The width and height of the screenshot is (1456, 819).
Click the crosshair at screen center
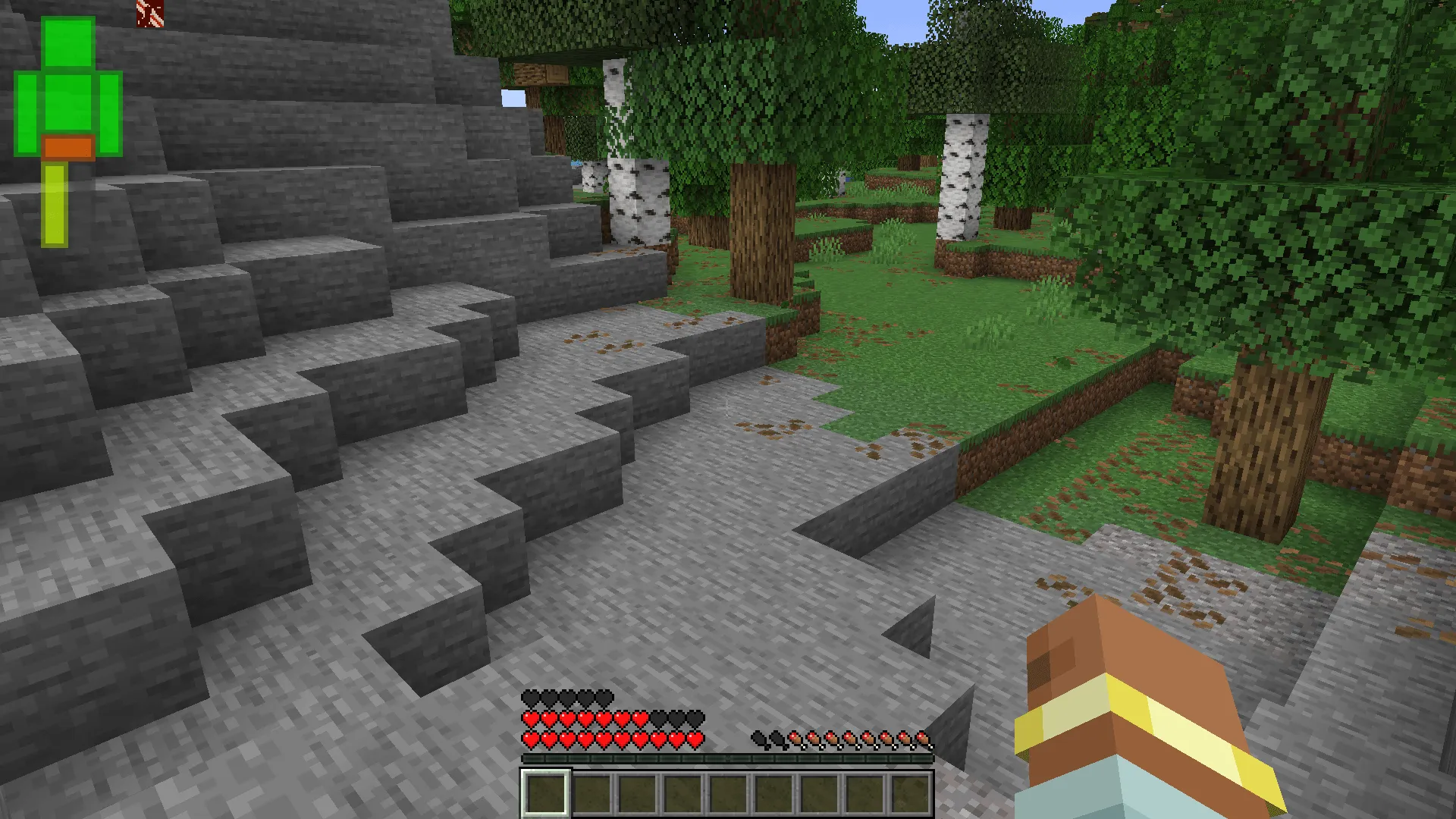tap(728, 409)
